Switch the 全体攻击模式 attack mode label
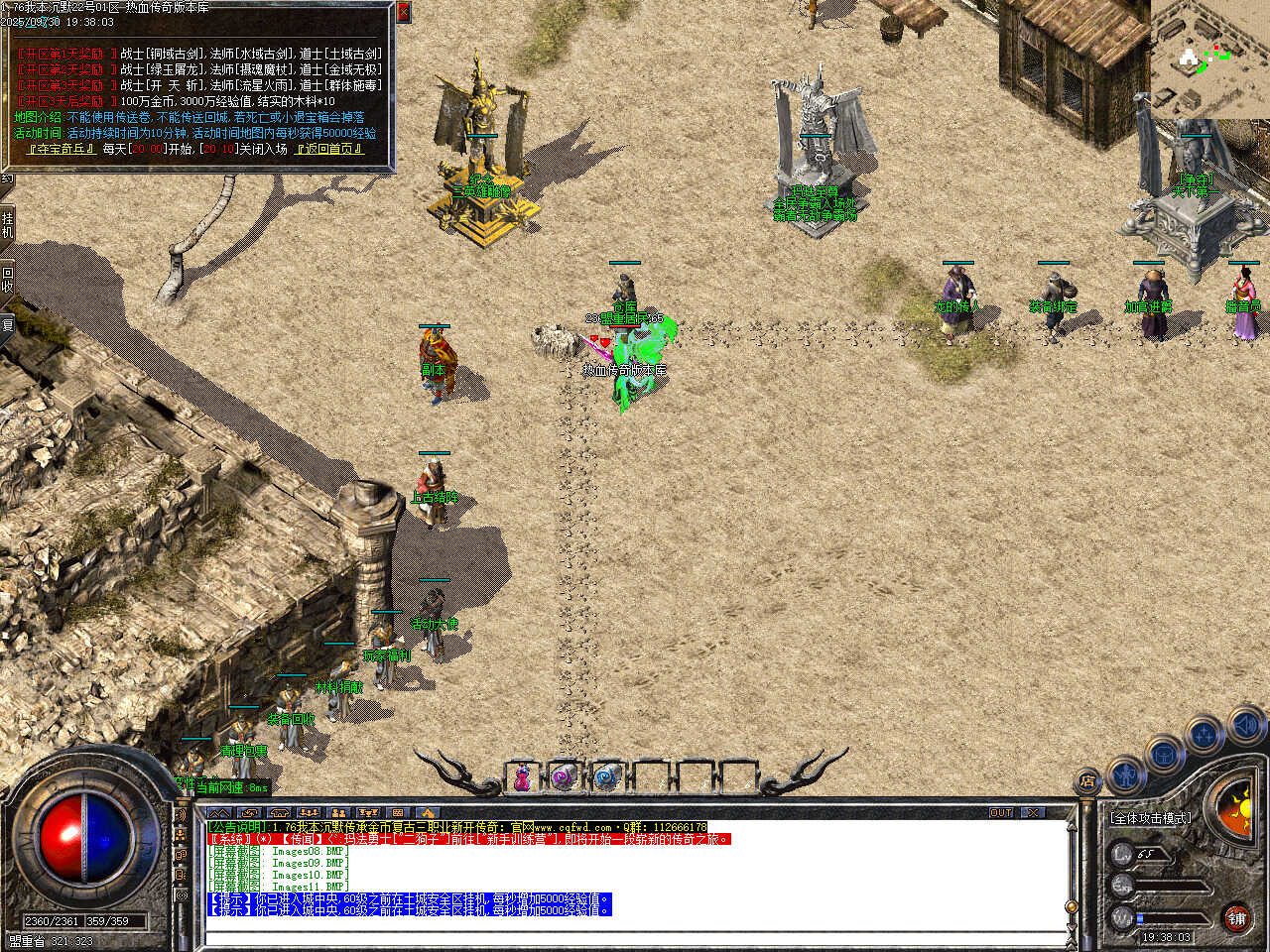The height and width of the screenshot is (952, 1270). tap(1150, 818)
